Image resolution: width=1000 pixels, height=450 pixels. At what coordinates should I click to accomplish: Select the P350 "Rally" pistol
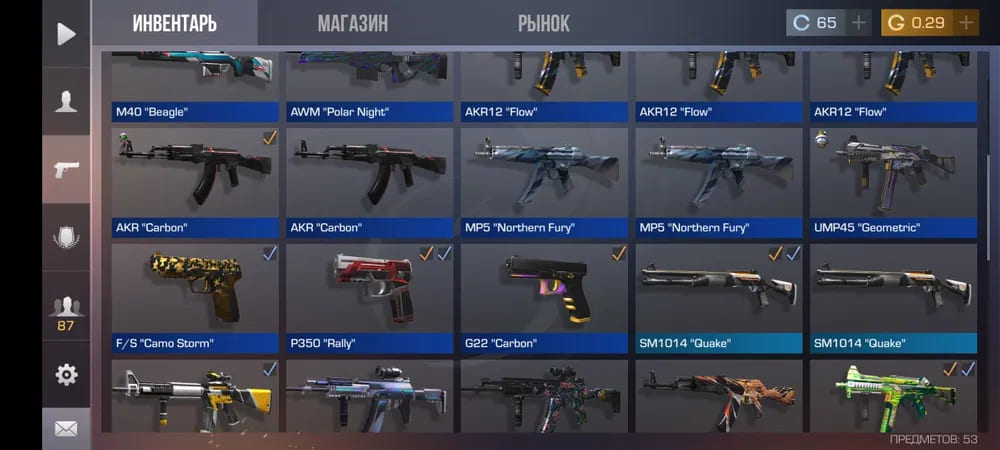pyautogui.click(x=370, y=298)
